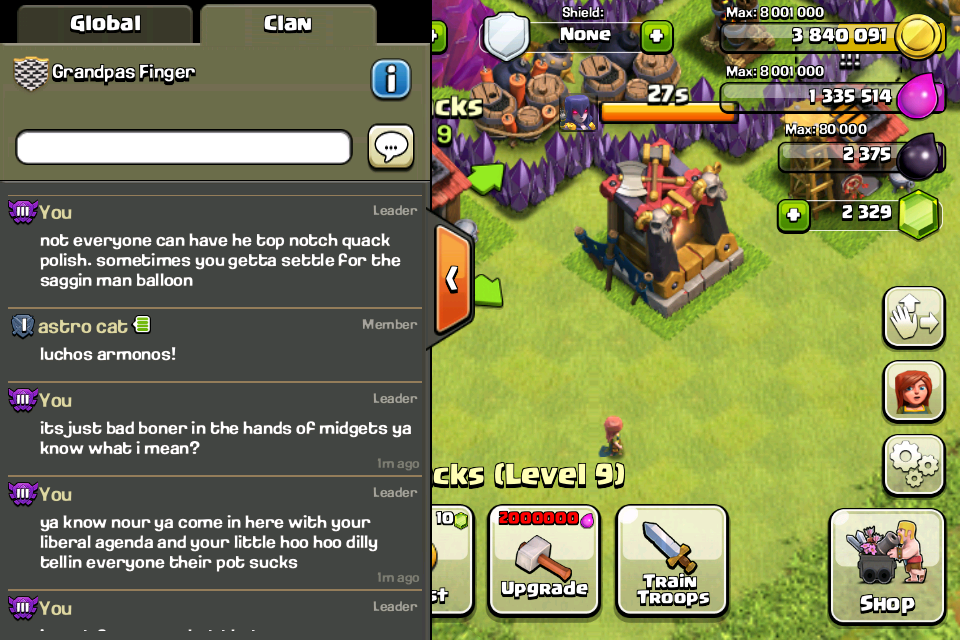This screenshot has width=960, height=640.
Task: Open the red-haired hero portrait button
Action: pos(913,391)
